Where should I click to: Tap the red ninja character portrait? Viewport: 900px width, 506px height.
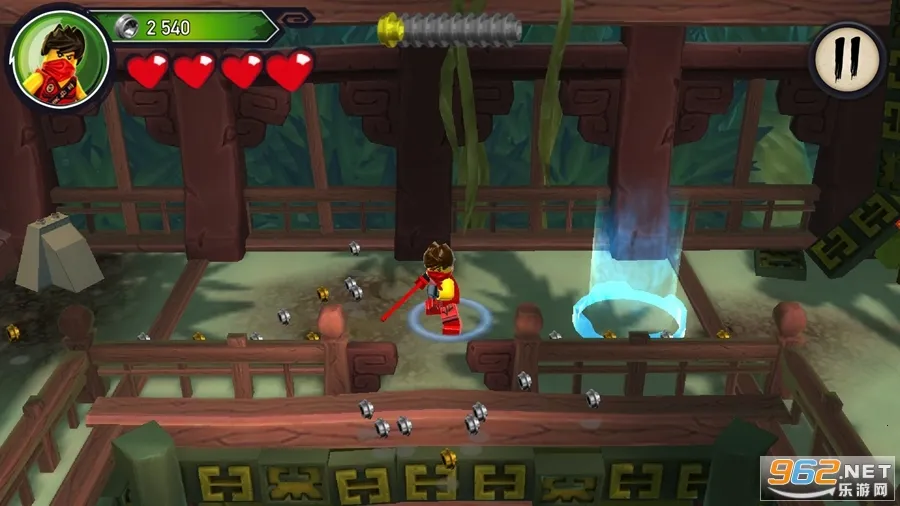pyautogui.click(x=48, y=53)
